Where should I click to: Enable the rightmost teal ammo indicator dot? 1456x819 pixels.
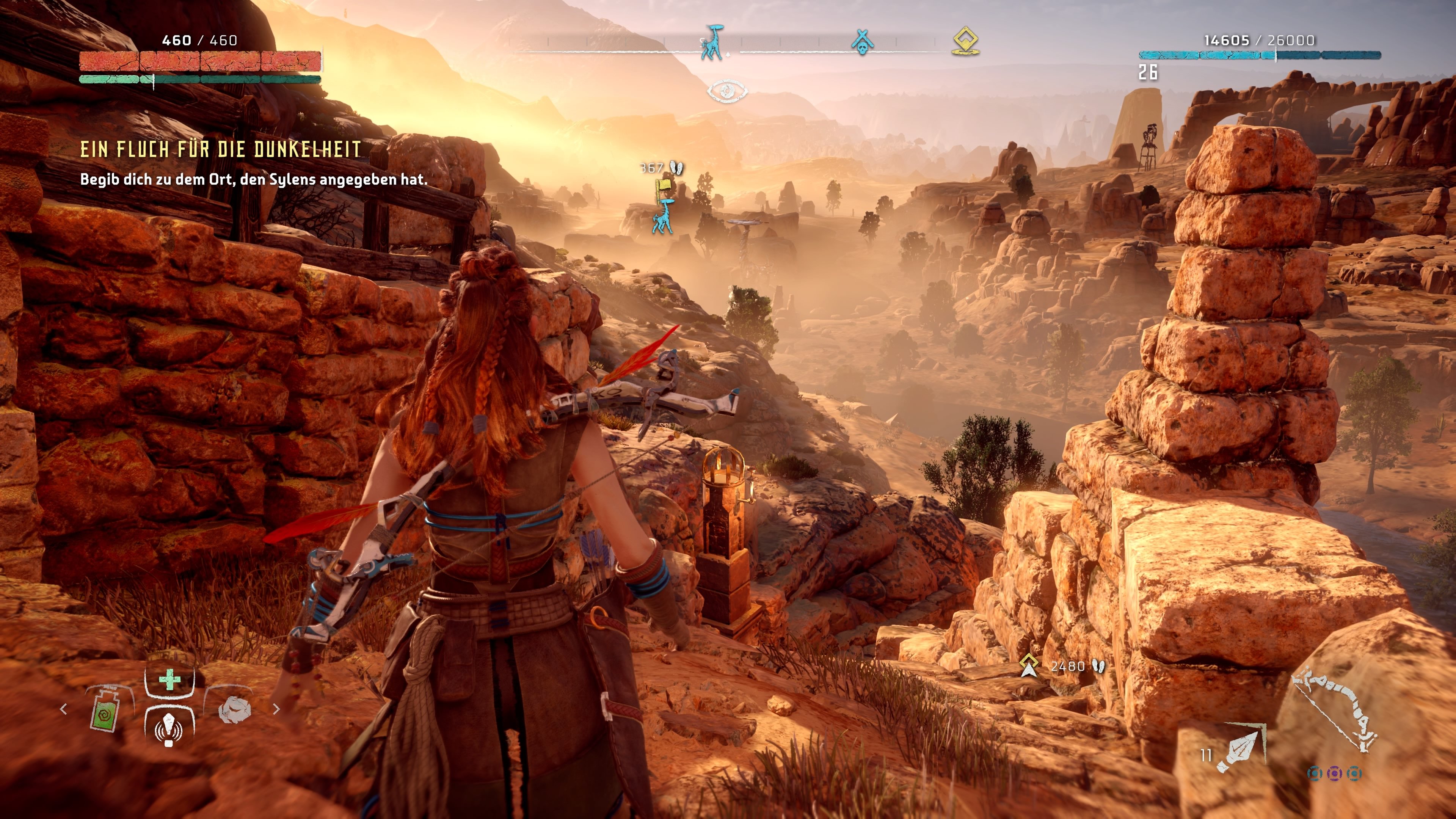click(x=1355, y=774)
